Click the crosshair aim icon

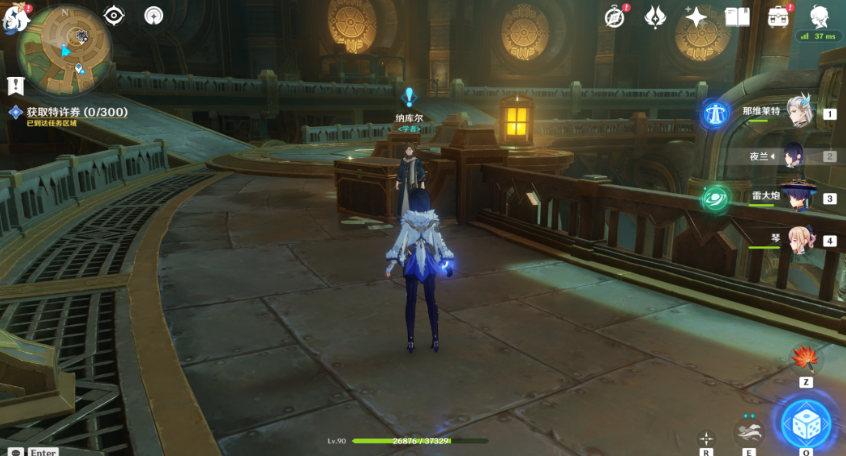pyautogui.click(x=707, y=438)
